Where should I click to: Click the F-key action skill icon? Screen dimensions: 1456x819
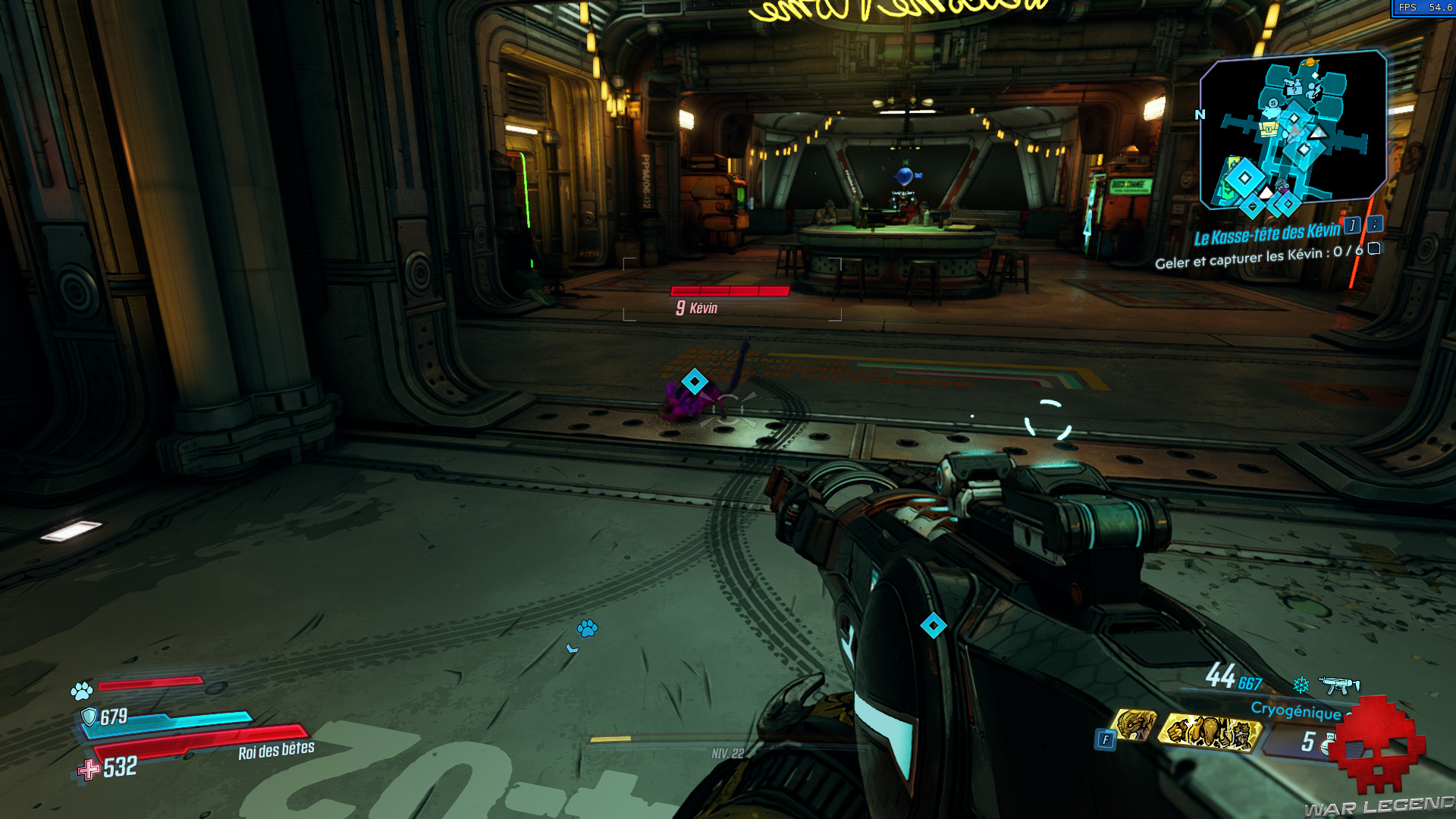[x=1105, y=738]
